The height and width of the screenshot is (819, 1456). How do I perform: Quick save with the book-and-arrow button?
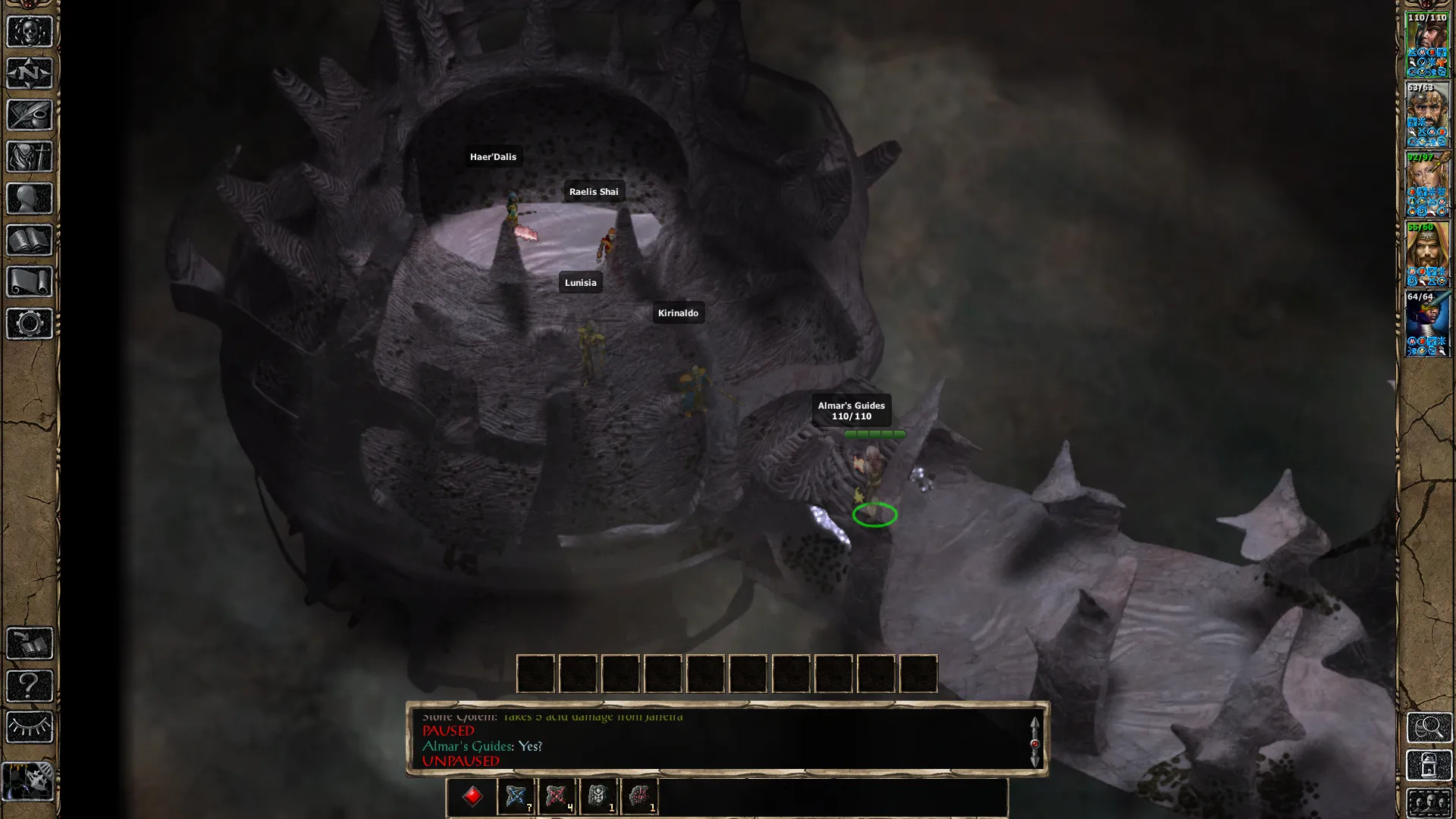(30, 644)
